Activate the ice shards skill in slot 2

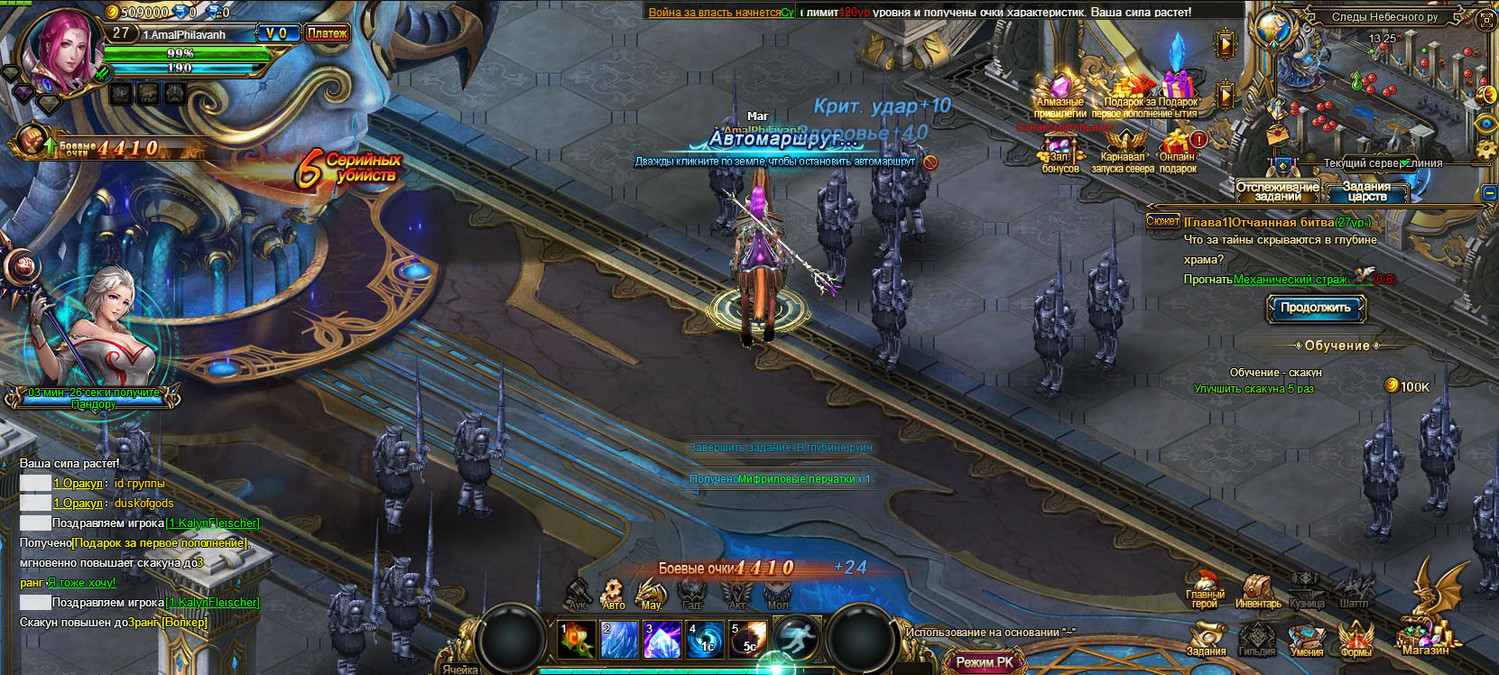[617, 639]
